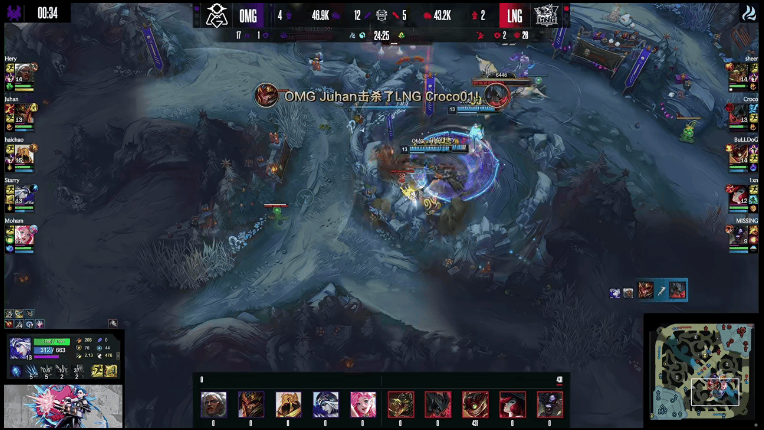Click the killer portrait in kill announcement
This screenshot has height=430, width=764.
coord(266,95)
